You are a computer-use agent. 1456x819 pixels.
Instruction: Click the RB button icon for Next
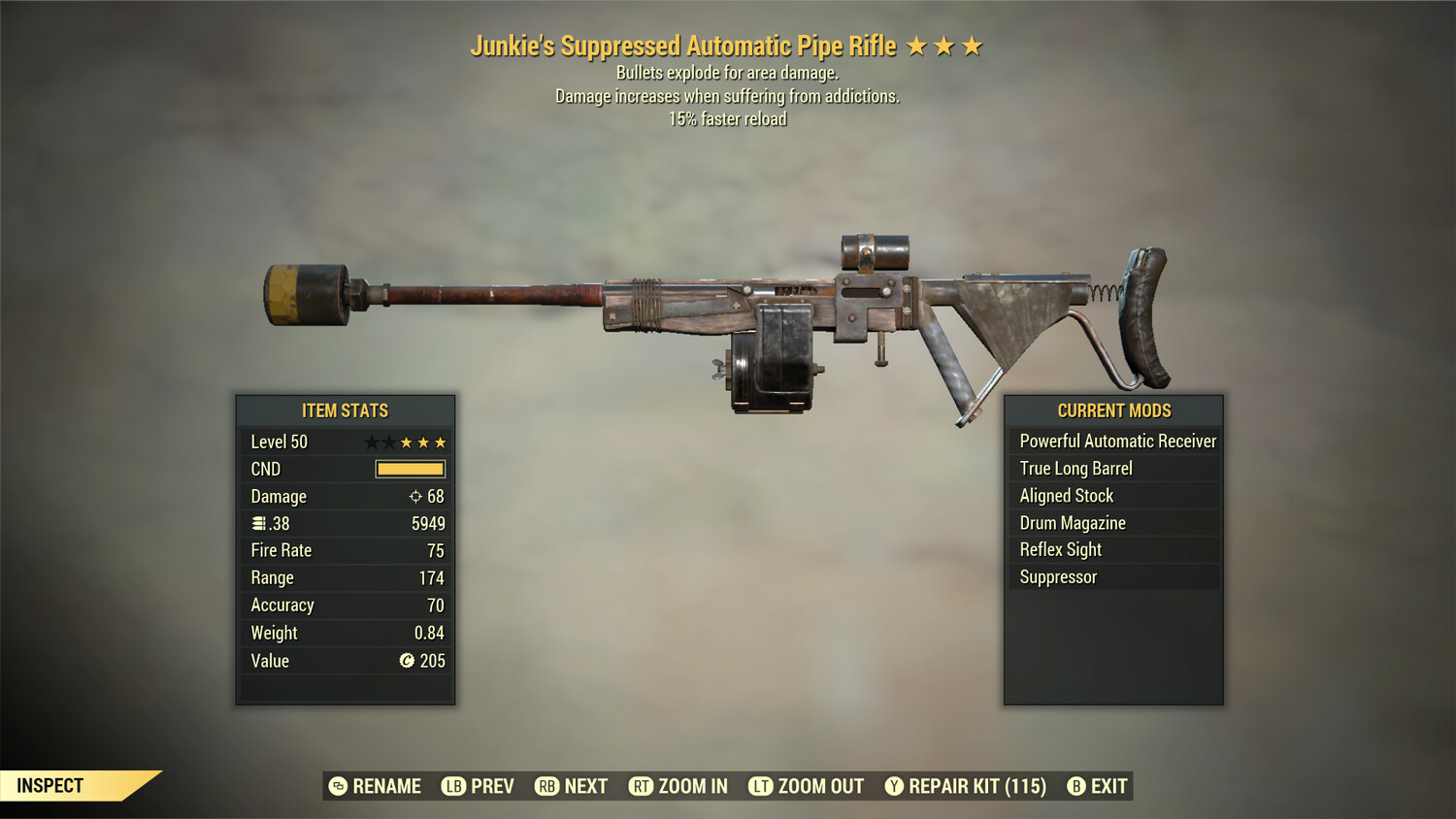coord(546,786)
